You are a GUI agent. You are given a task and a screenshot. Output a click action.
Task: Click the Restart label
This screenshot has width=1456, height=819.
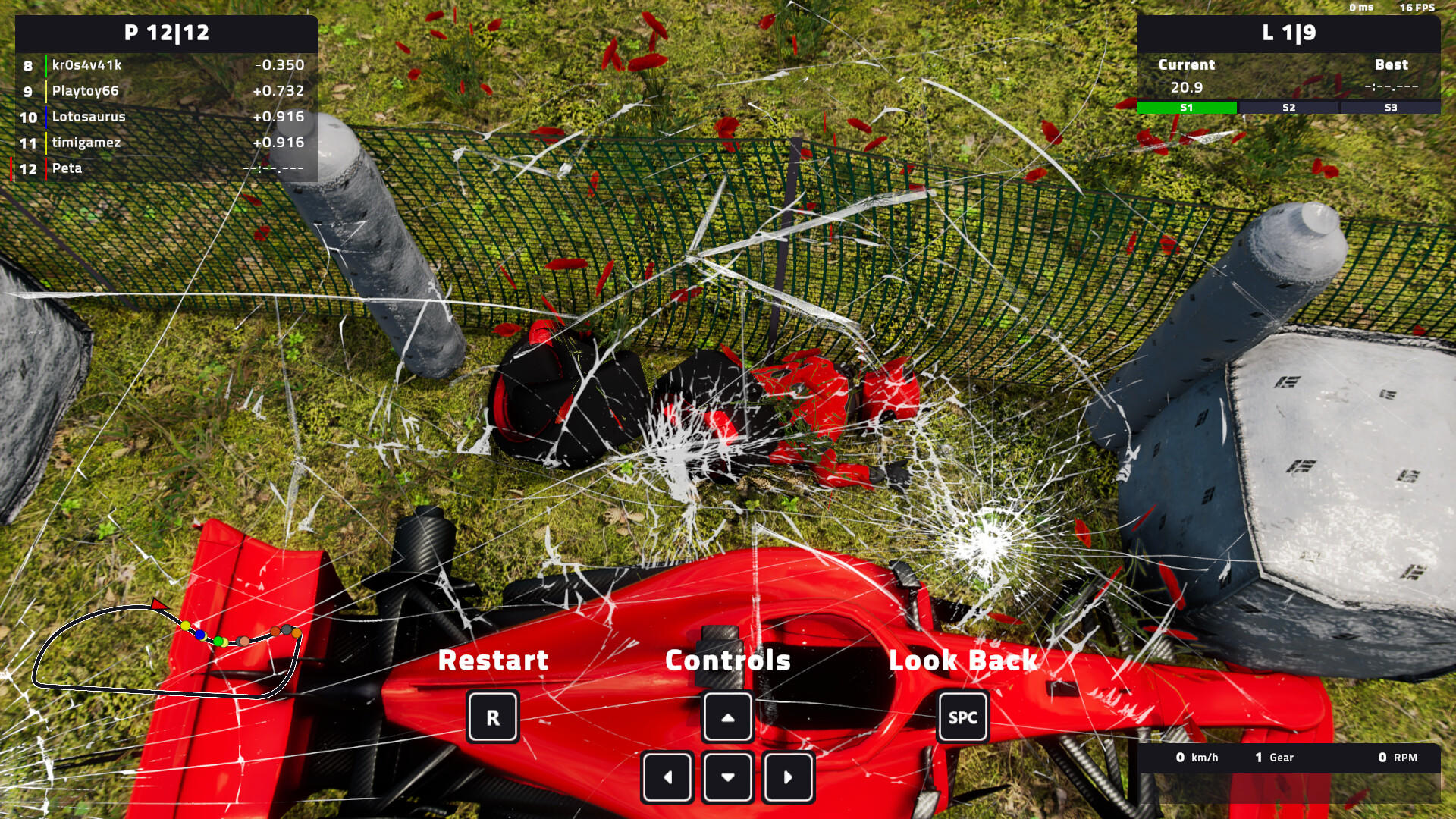492,661
